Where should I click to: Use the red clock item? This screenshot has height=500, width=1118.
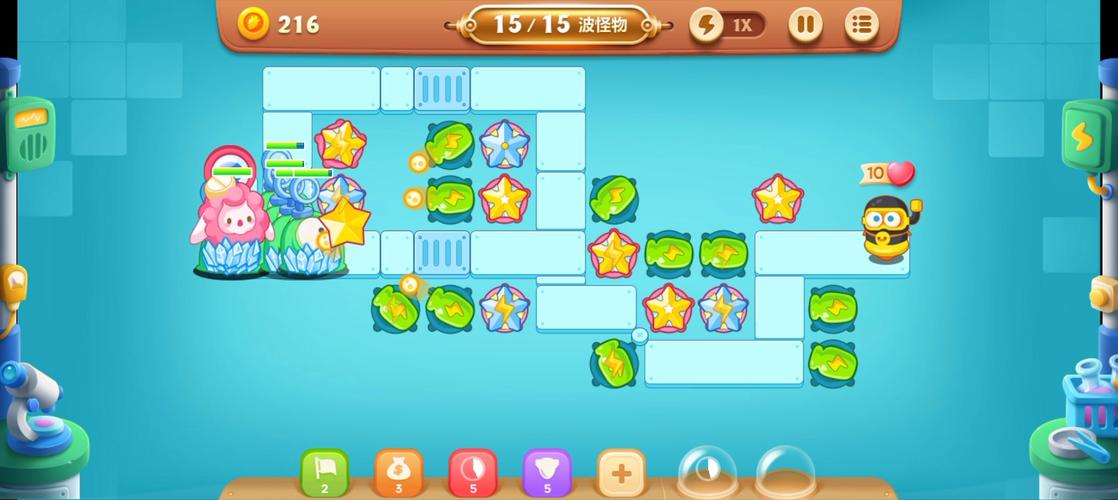click(473, 472)
